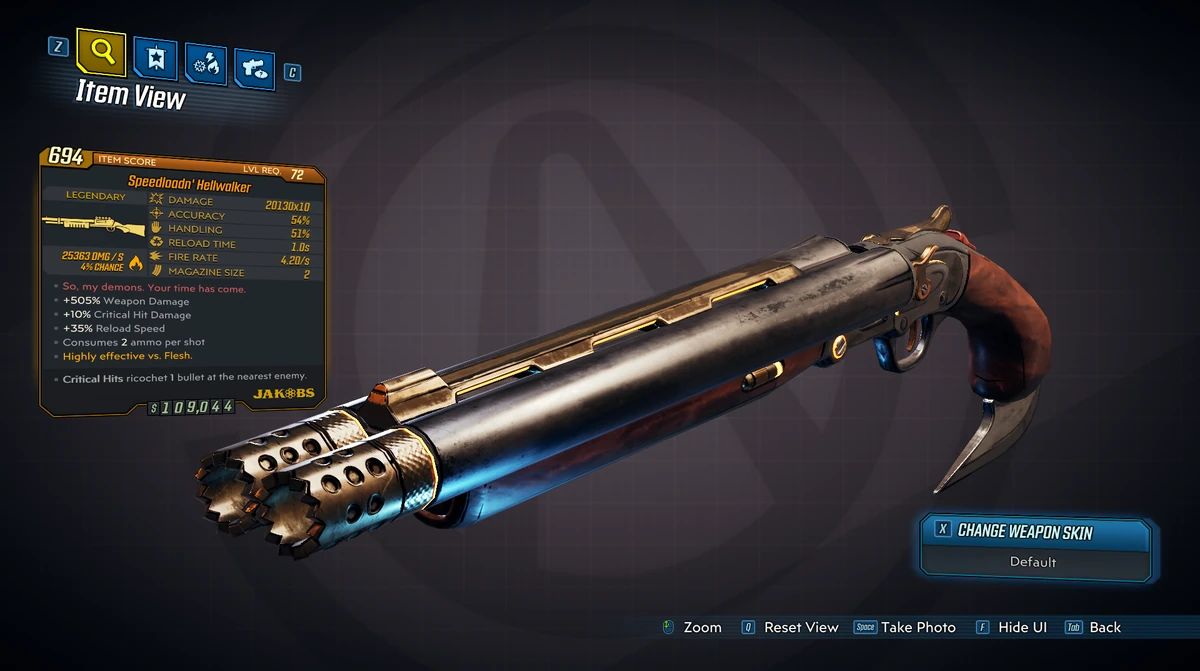The image size is (1200, 671).
Task: Click the Change Weapon Skin button
Action: click(x=1024, y=531)
